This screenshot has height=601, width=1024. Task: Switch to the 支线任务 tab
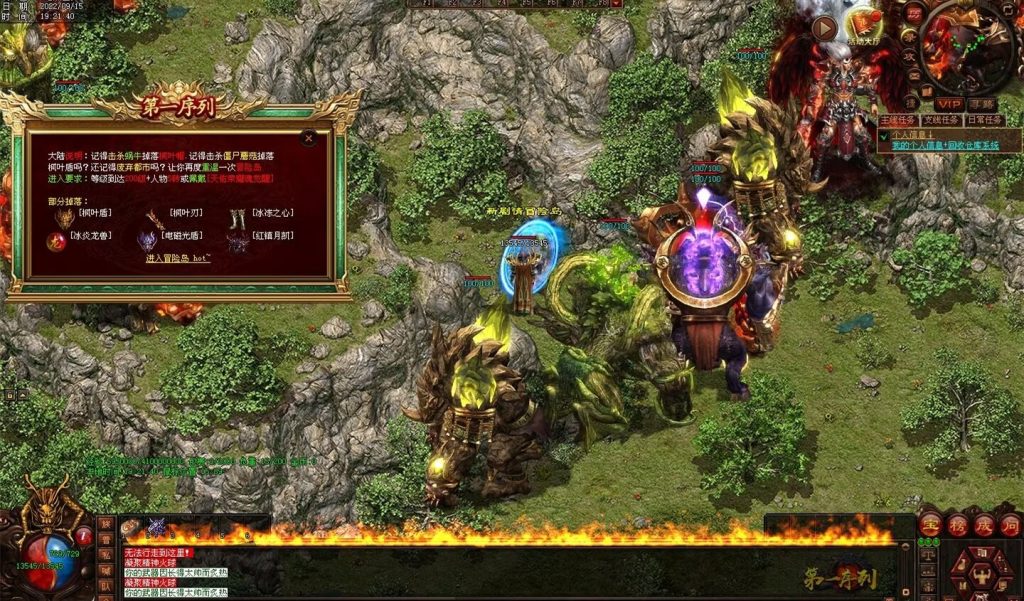(x=942, y=120)
